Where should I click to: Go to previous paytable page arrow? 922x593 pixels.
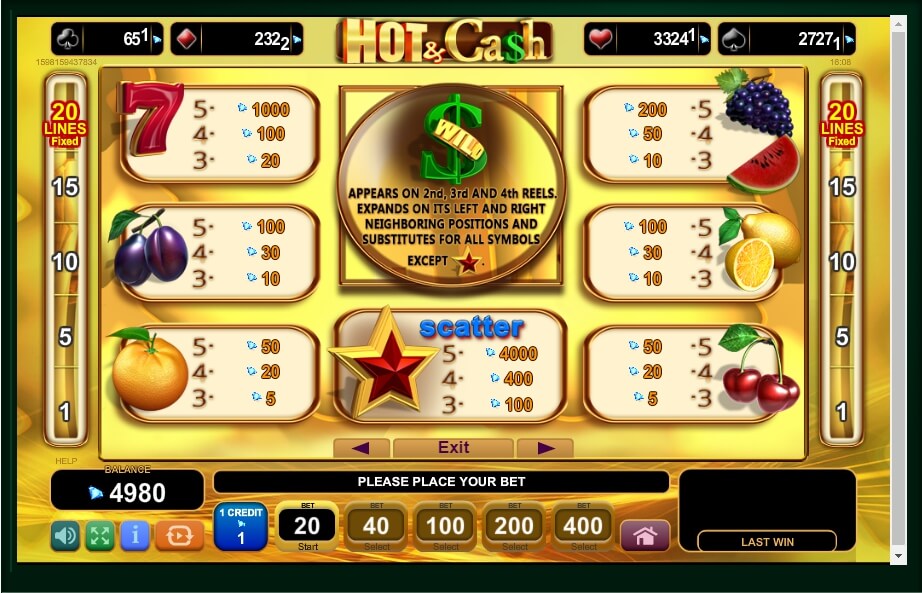click(x=361, y=447)
